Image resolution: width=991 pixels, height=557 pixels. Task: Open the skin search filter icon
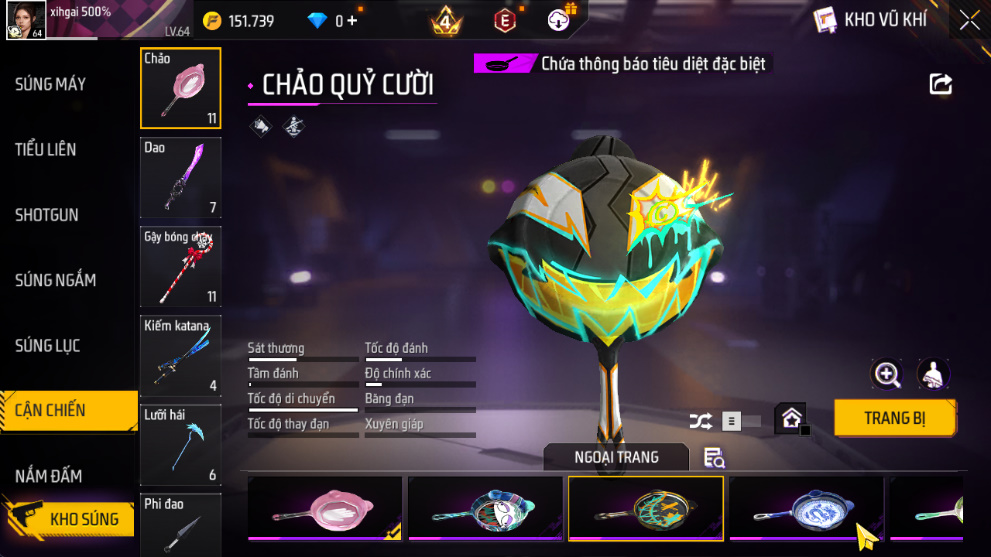click(714, 458)
